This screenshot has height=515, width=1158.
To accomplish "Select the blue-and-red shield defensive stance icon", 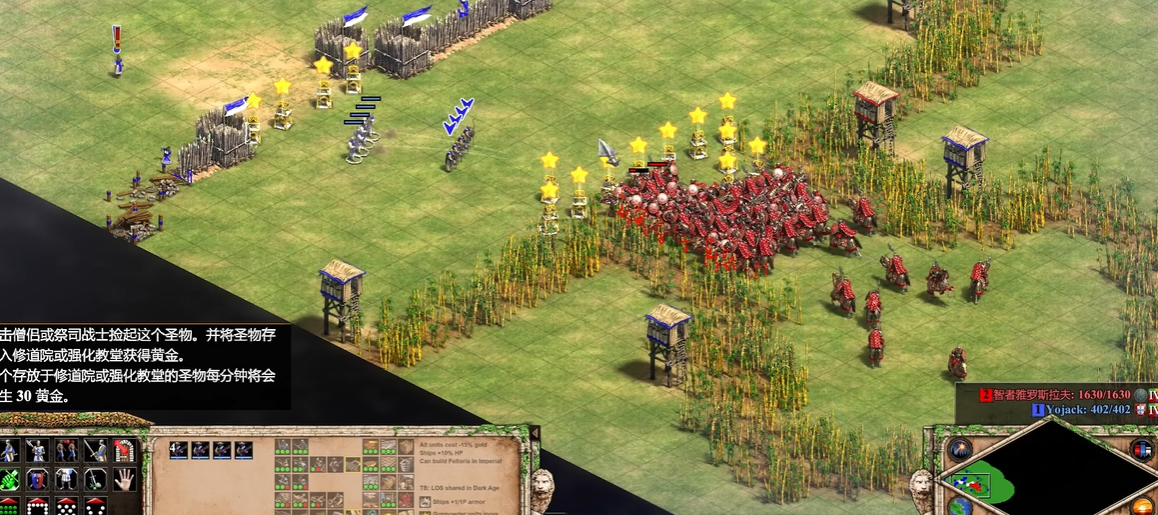I will (37, 479).
